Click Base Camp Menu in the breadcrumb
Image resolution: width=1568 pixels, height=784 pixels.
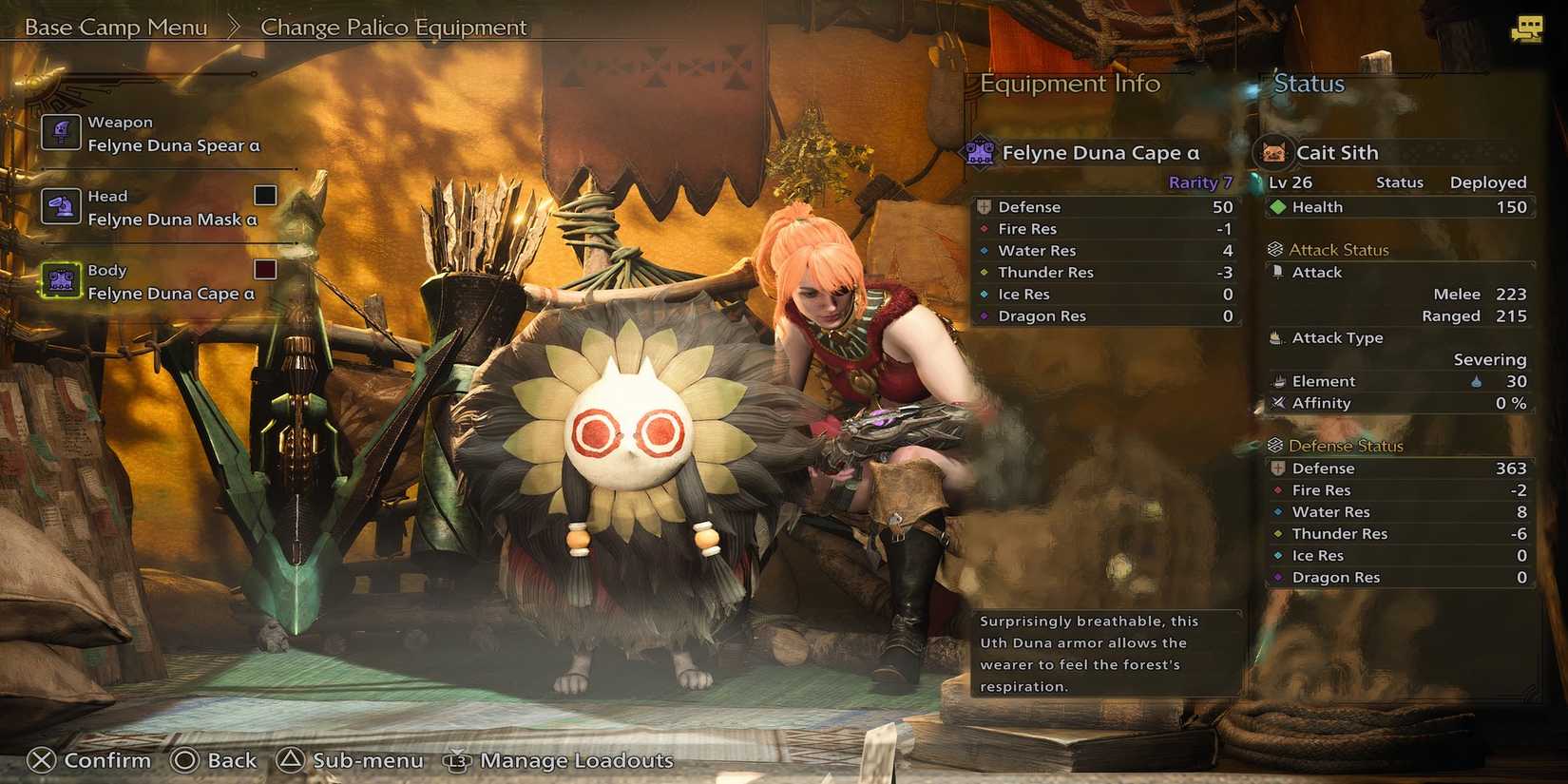(116, 27)
